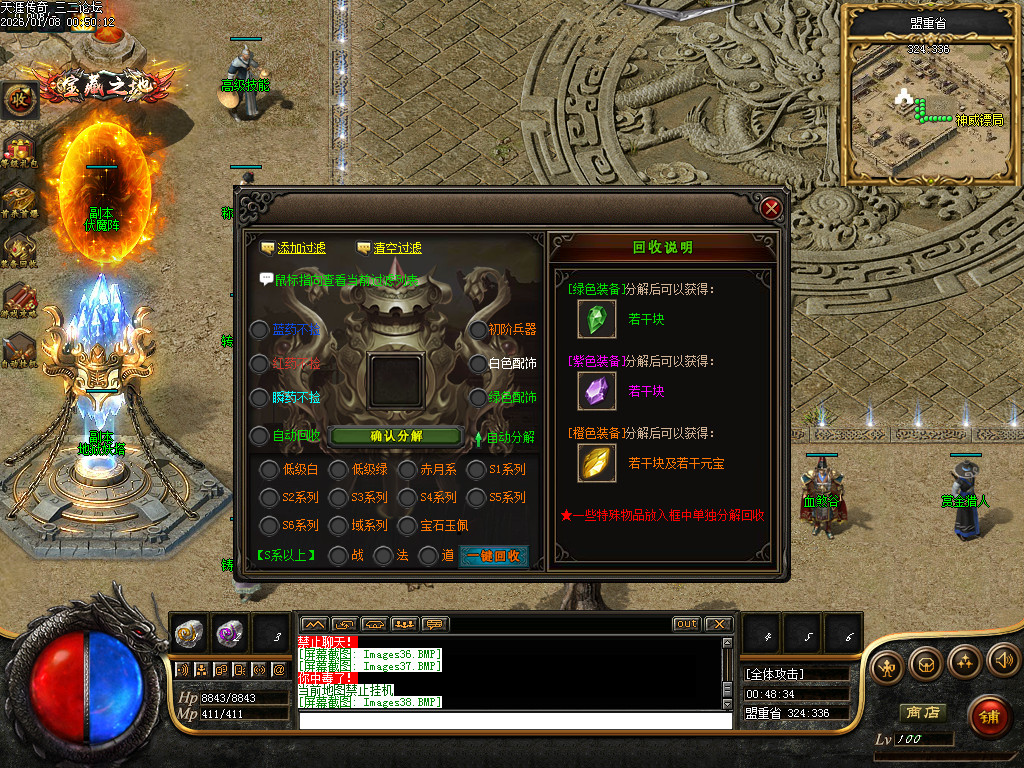
Task: Choose the S3系列 option
Action: [338, 497]
